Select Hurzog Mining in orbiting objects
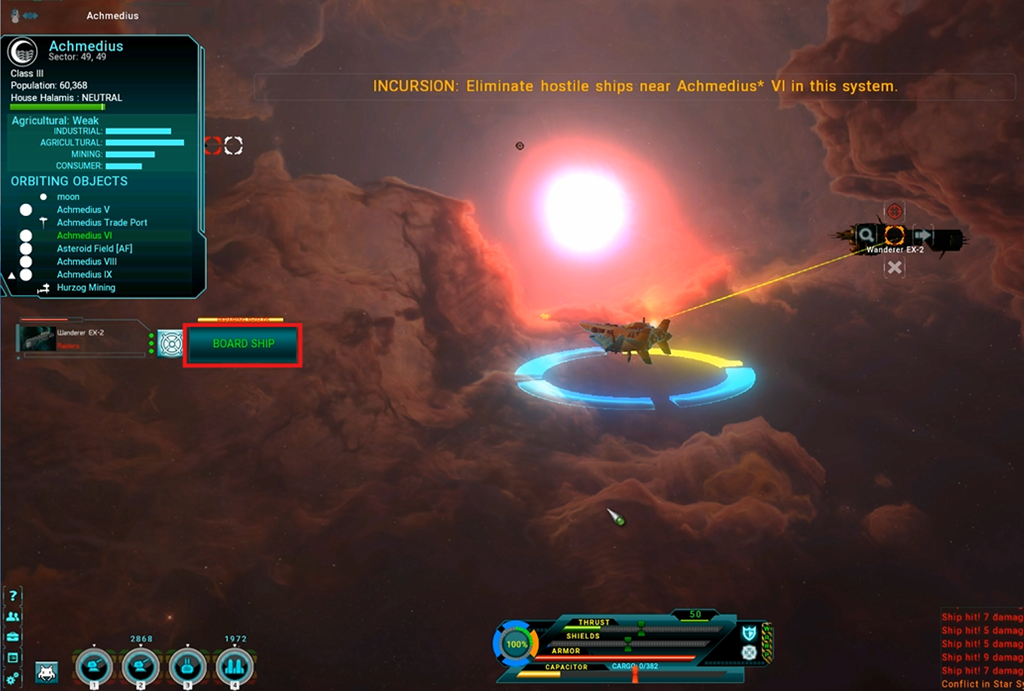Screen dimensions: 1024x691 pyautogui.click(x=86, y=288)
